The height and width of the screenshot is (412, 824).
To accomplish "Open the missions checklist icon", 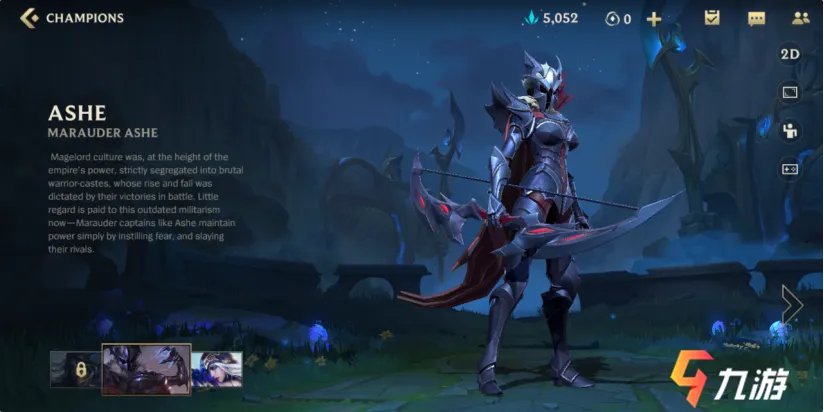I will [712, 18].
